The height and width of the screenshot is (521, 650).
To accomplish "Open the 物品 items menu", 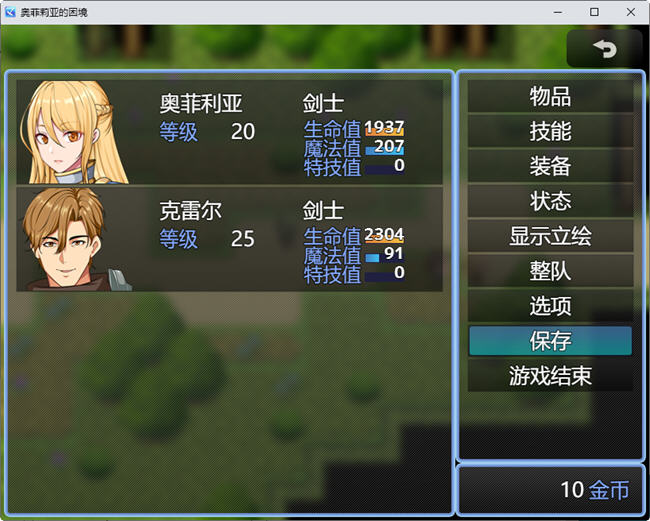I will pos(550,97).
